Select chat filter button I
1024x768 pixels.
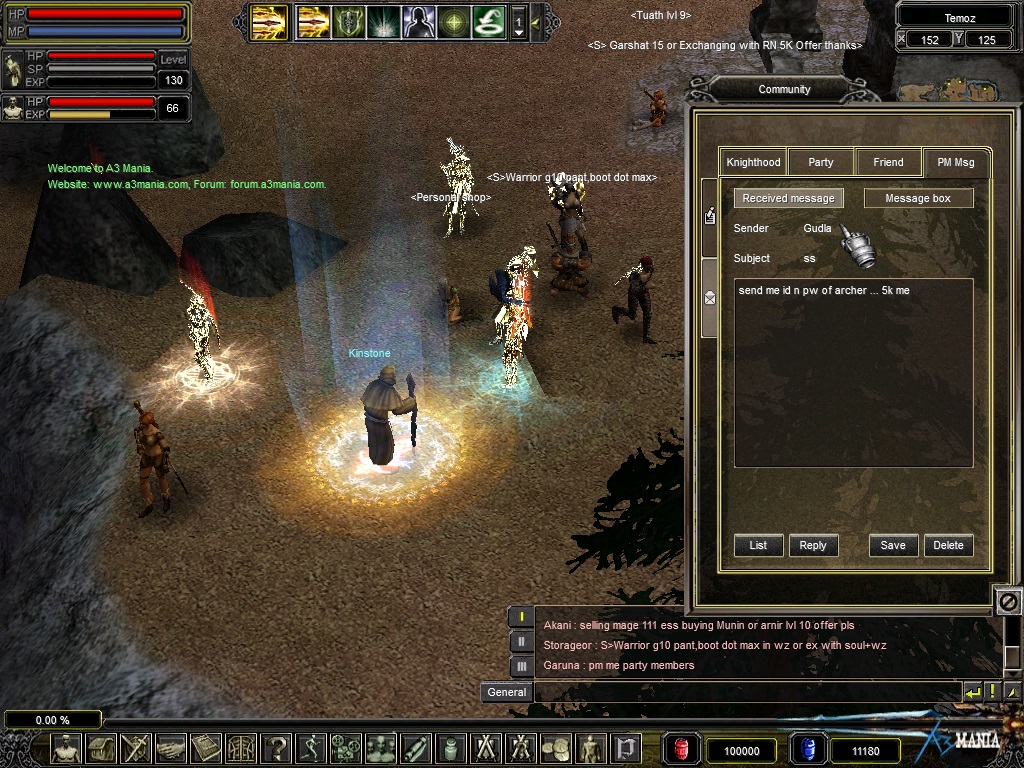pos(521,617)
